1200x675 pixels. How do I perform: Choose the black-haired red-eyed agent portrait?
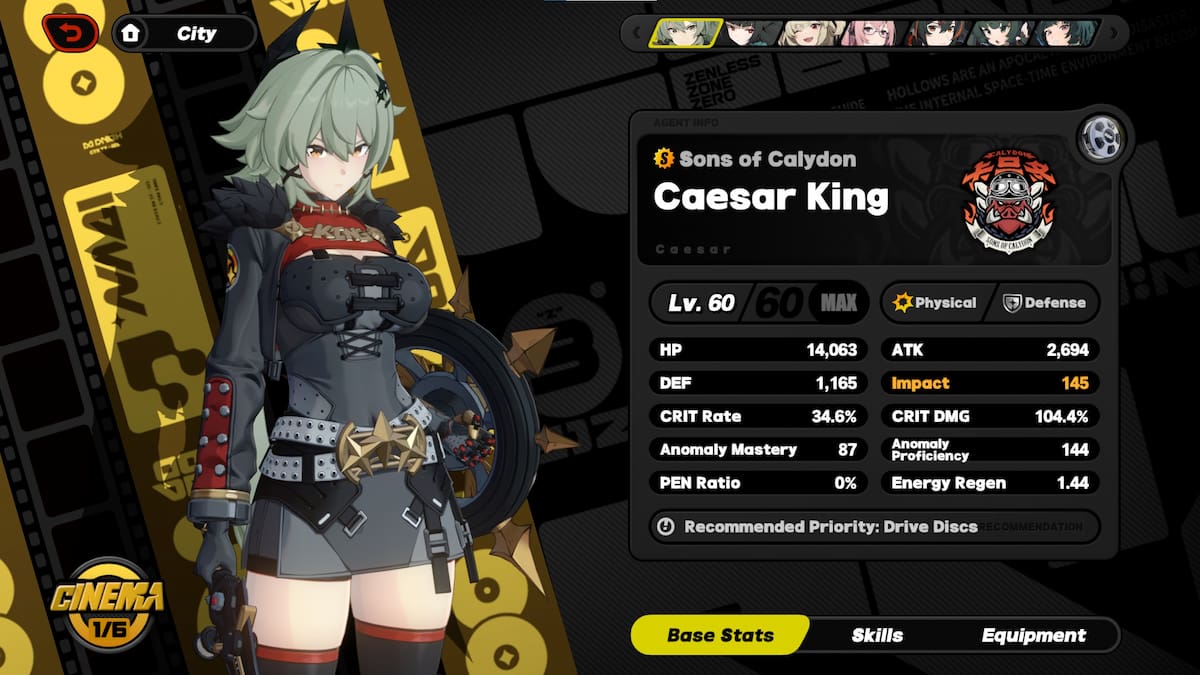(x=748, y=33)
